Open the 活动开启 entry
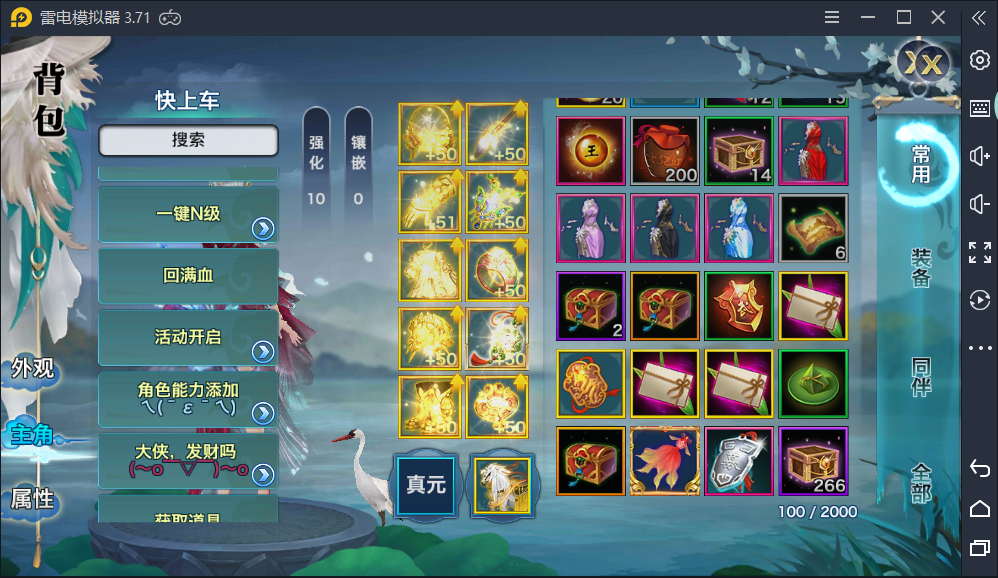This screenshot has height=578, width=998. (188, 338)
